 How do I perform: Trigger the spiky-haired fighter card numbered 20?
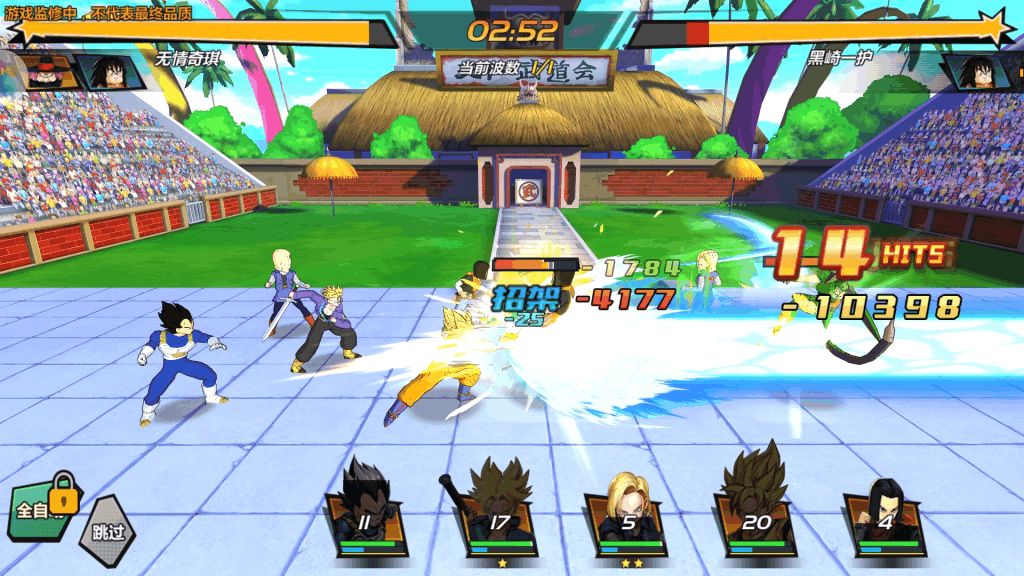(x=757, y=512)
